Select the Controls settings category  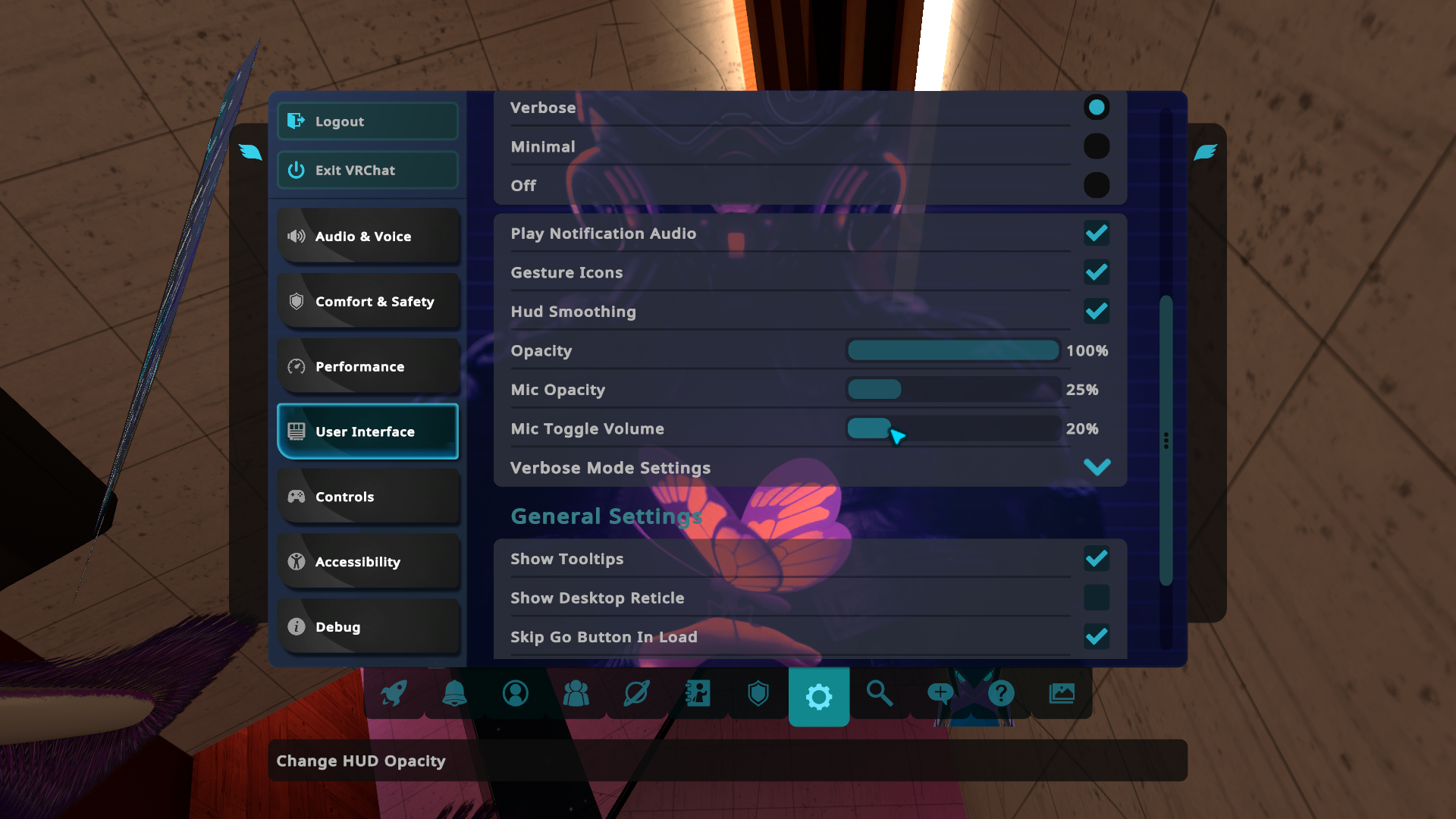[x=368, y=497]
